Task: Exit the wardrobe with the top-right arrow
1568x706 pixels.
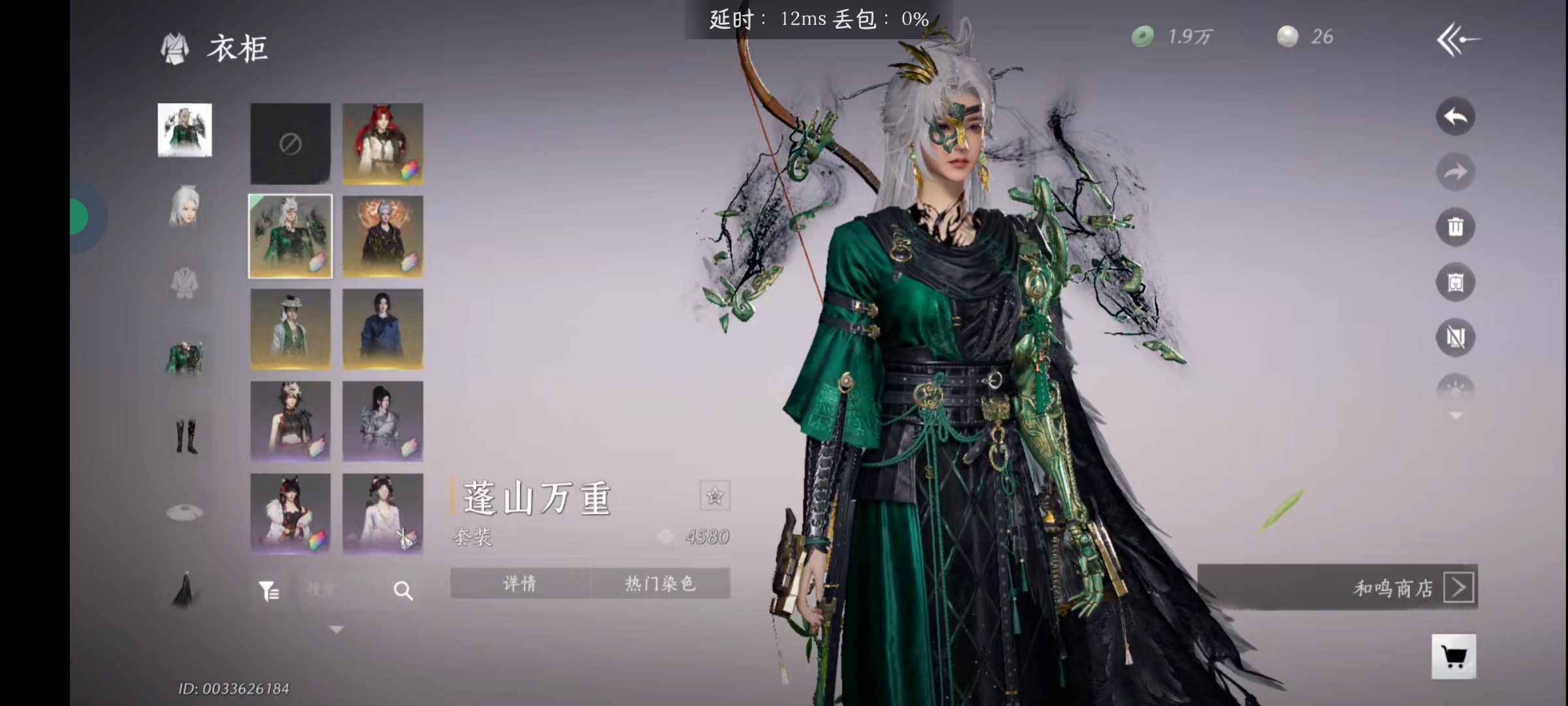Action: pyautogui.click(x=1458, y=41)
